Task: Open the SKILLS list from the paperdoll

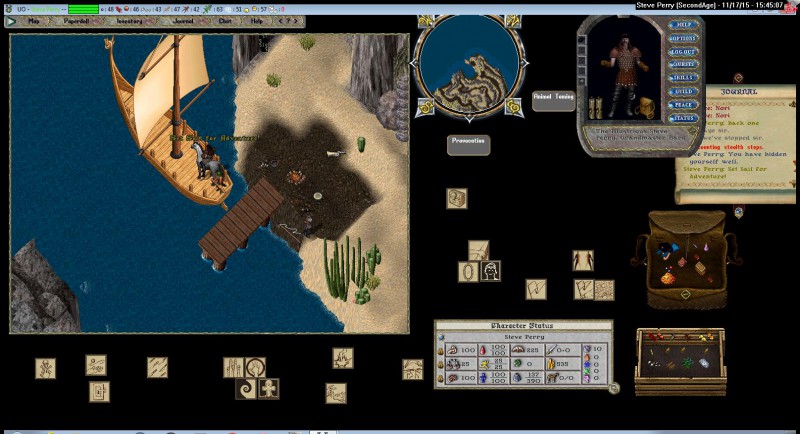Action: pos(683,78)
